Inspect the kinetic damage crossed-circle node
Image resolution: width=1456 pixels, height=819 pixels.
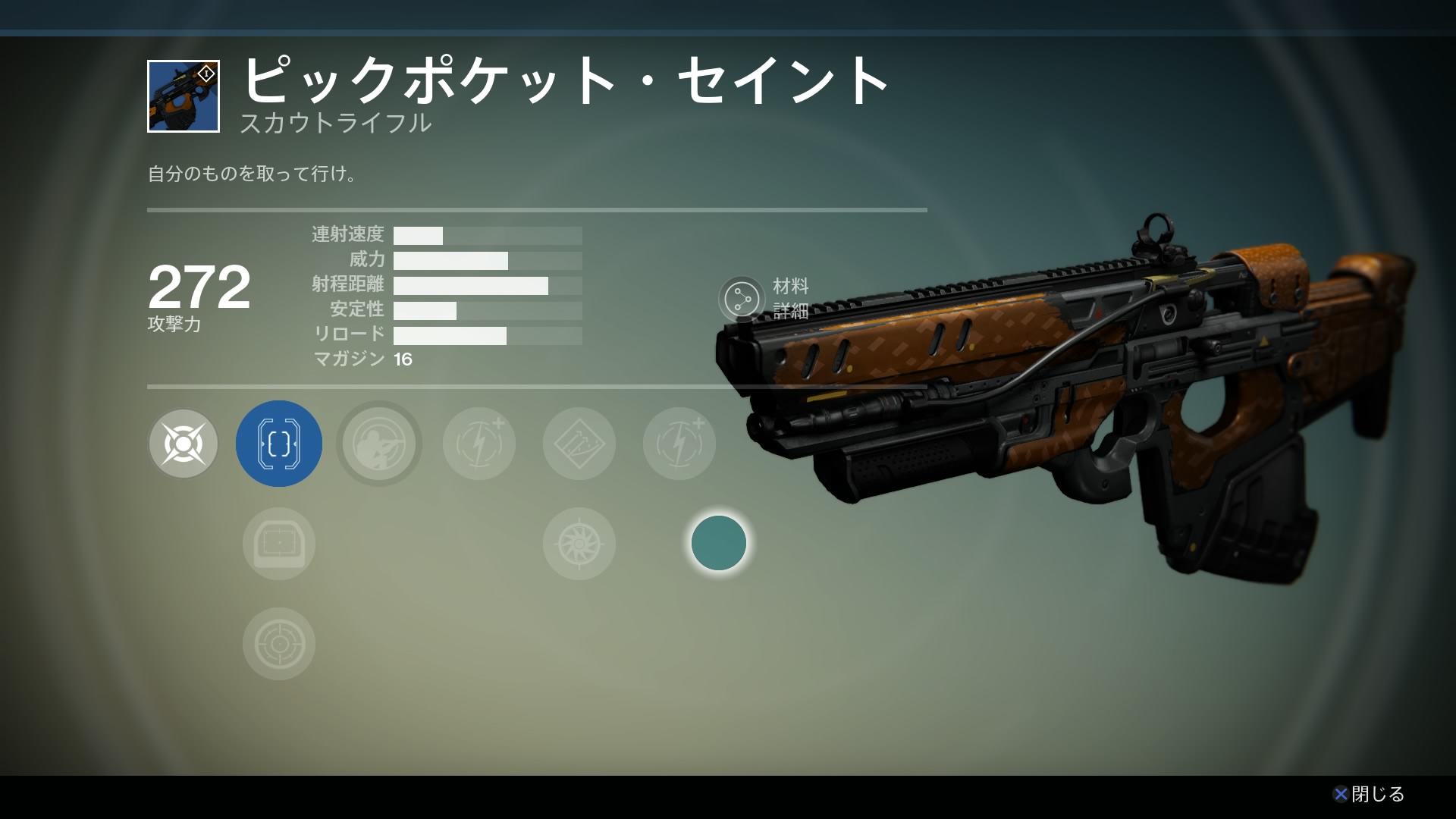click(184, 444)
